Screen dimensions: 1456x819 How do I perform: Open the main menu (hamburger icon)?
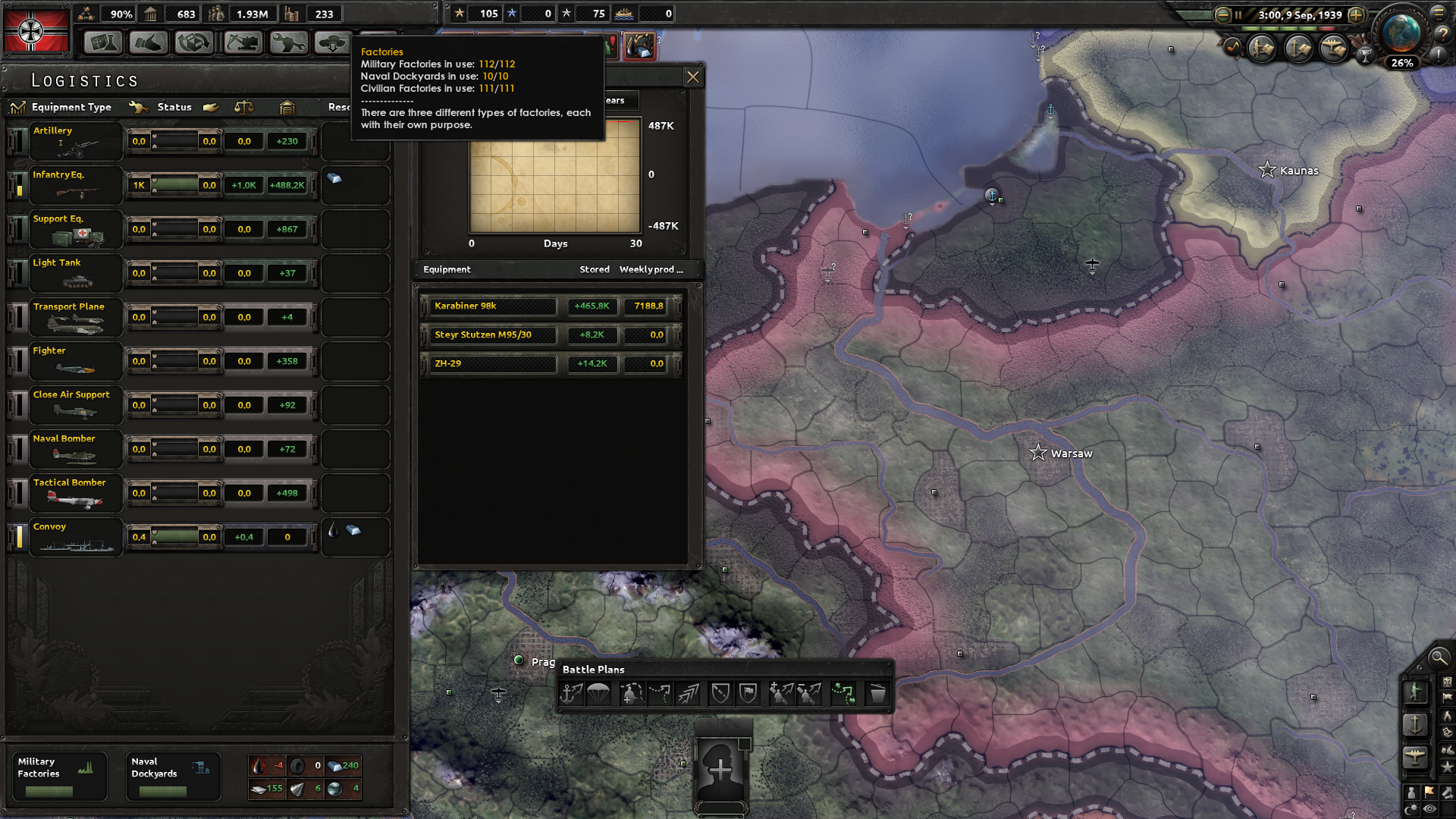1439,13
